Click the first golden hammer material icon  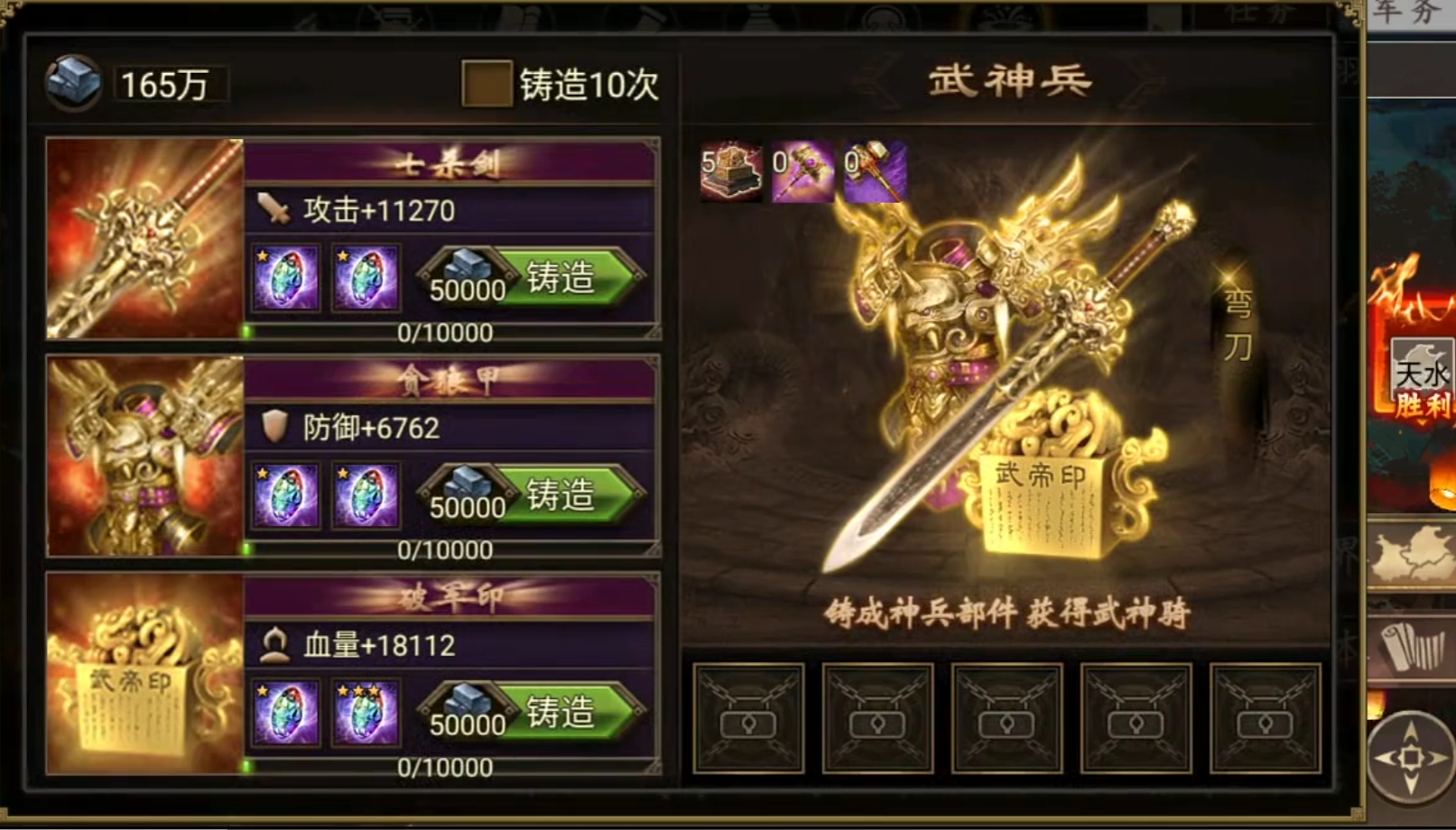pyautogui.click(x=803, y=171)
